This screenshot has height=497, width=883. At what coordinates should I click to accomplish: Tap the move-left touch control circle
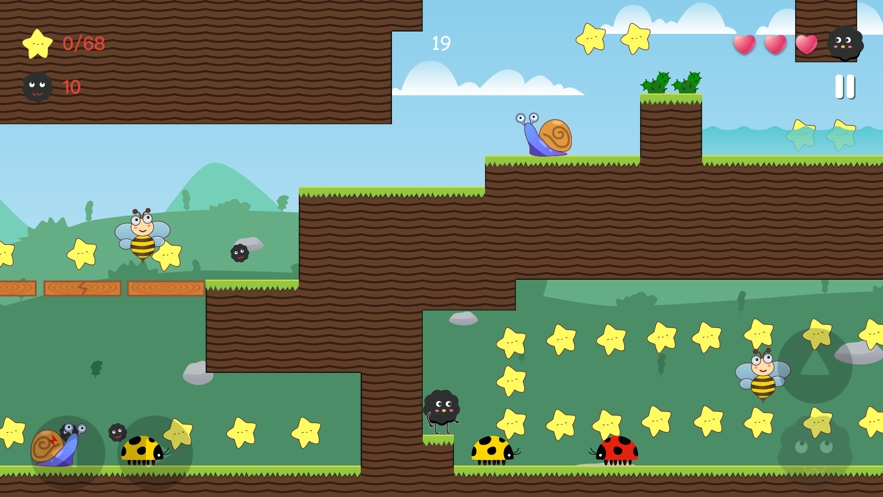coord(67,452)
